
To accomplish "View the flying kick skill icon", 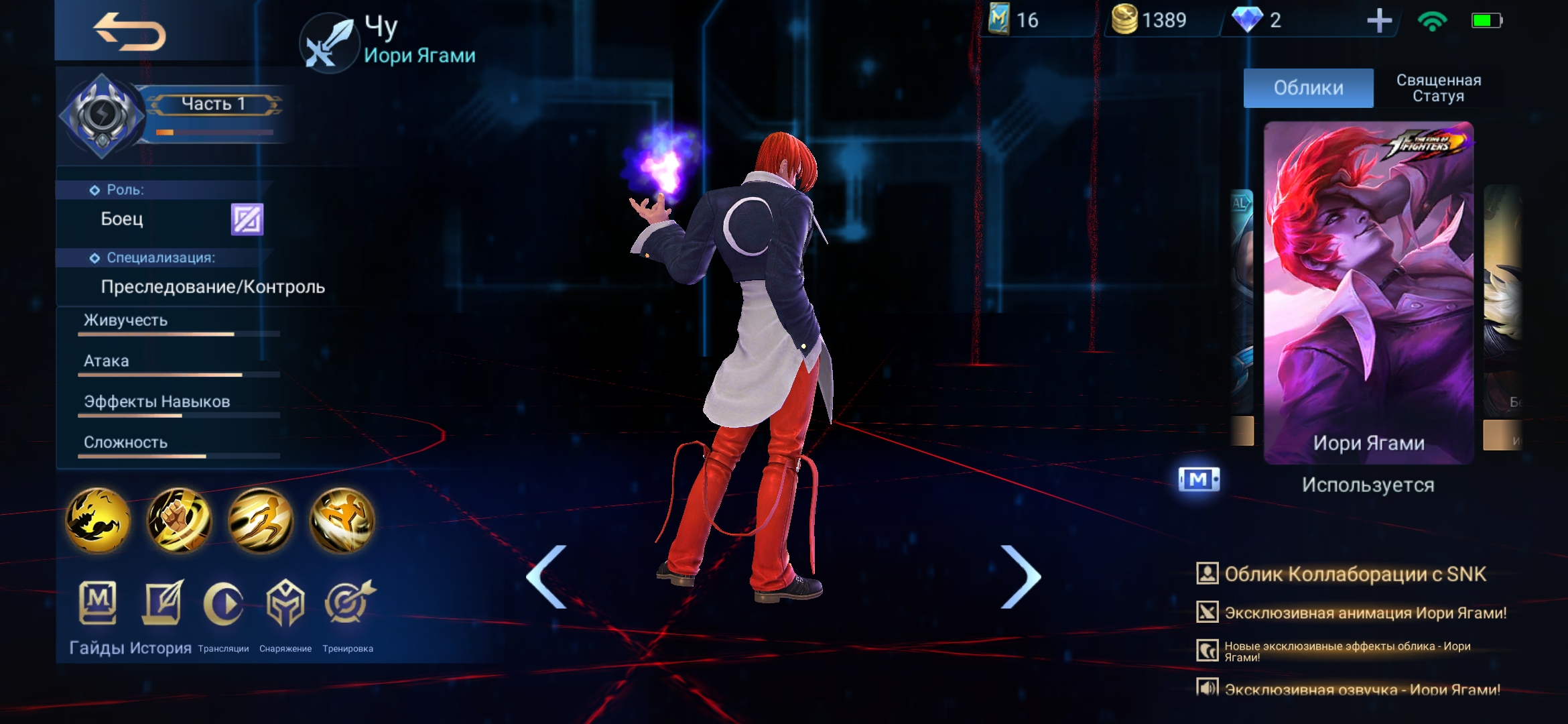I will pos(342,520).
